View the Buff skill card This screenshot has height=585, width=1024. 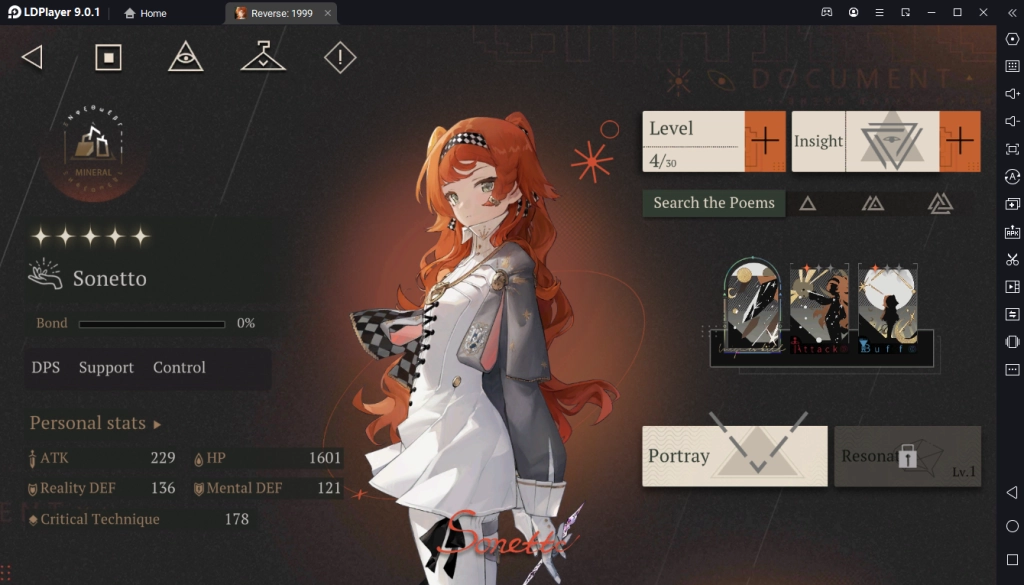tap(887, 308)
